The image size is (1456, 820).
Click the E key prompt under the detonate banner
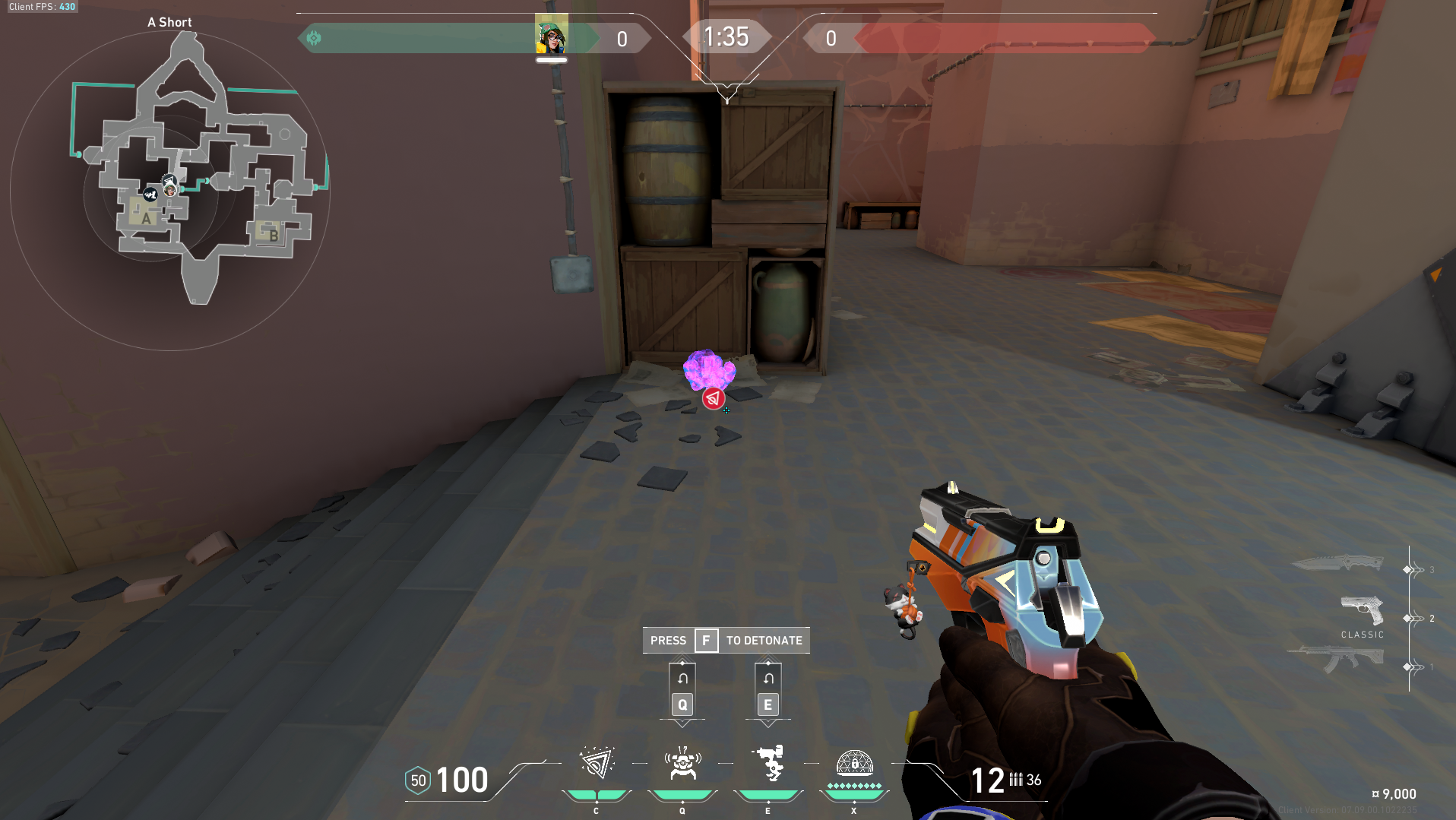pos(768,704)
